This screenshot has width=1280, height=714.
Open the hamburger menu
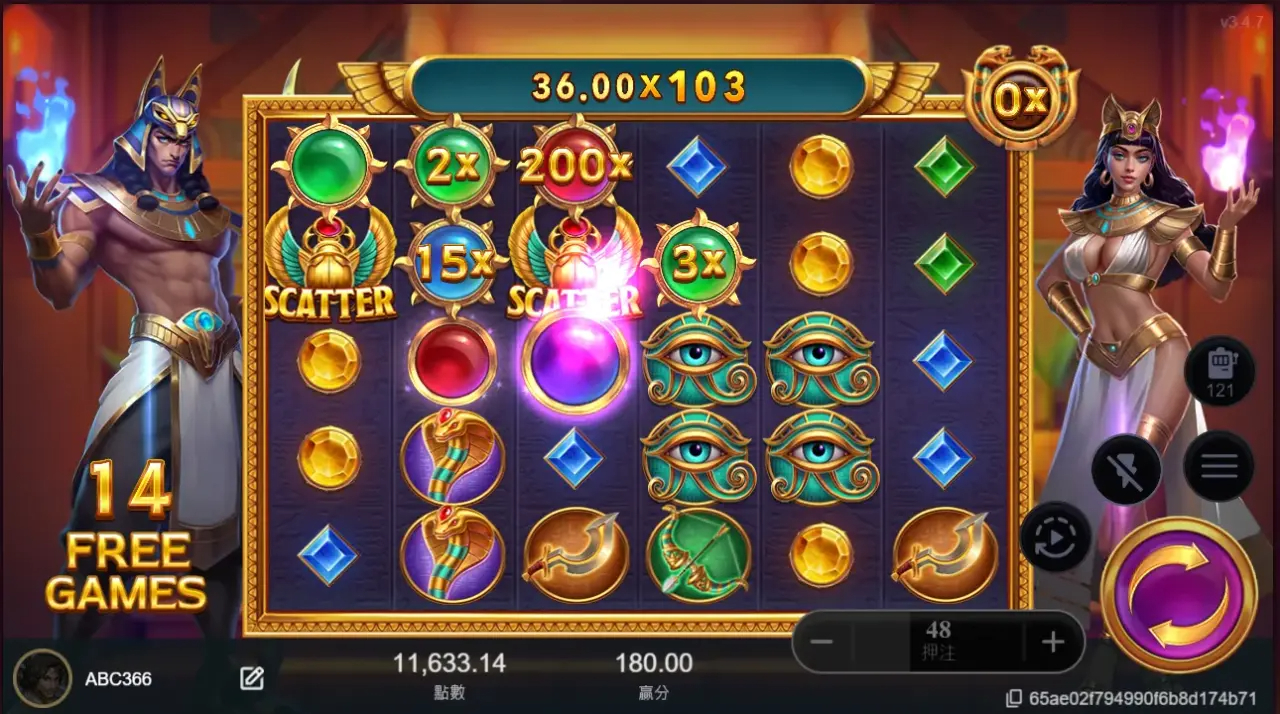pos(1218,466)
